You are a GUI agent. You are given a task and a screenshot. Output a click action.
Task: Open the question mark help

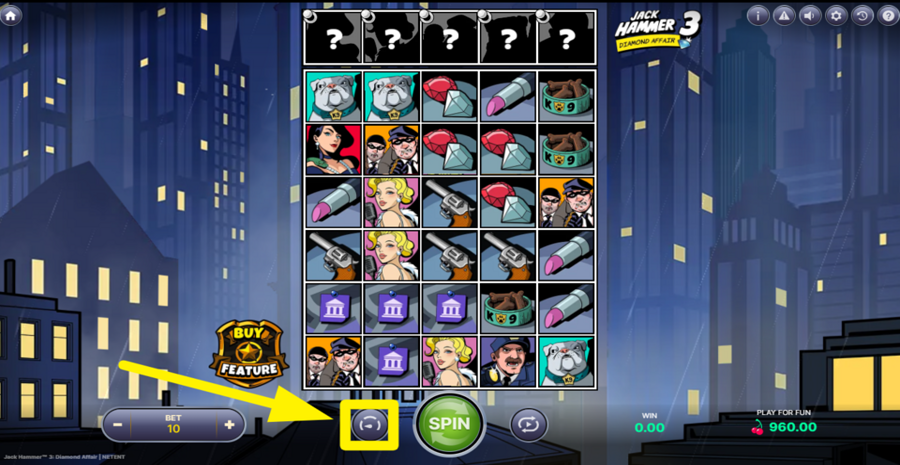coord(887,15)
